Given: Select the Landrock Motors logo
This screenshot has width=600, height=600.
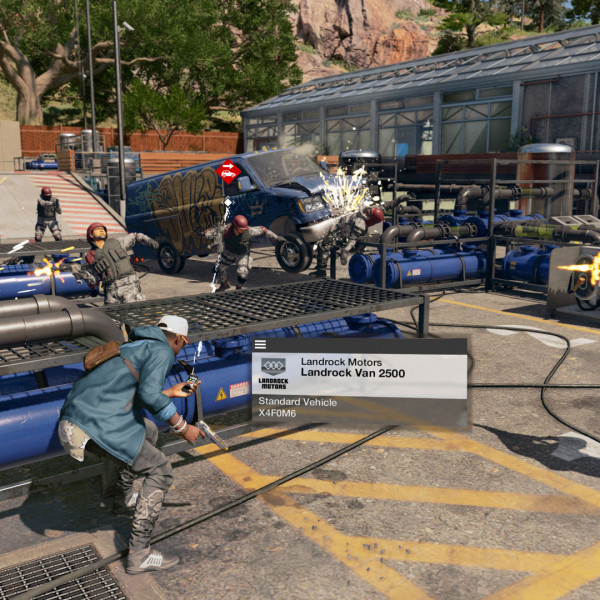Looking at the screenshot, I should [x=273, y=373].
